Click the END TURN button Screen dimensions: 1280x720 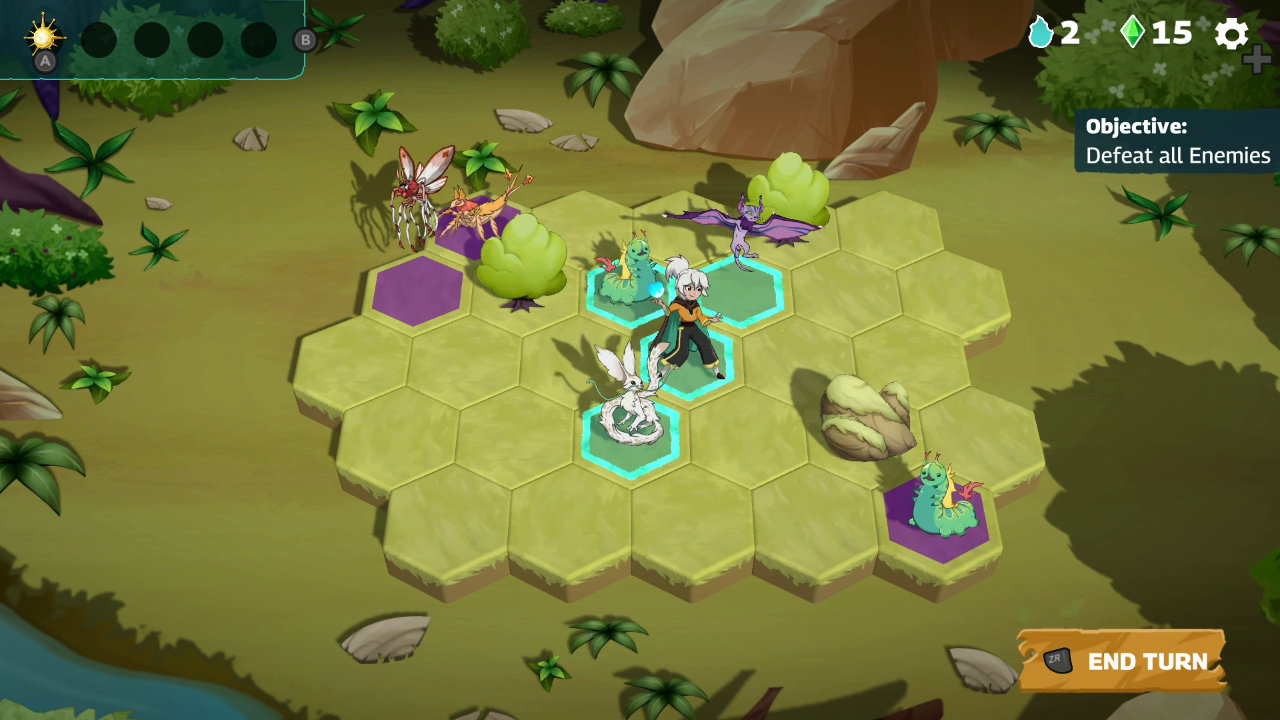(x=1145, y=661)
